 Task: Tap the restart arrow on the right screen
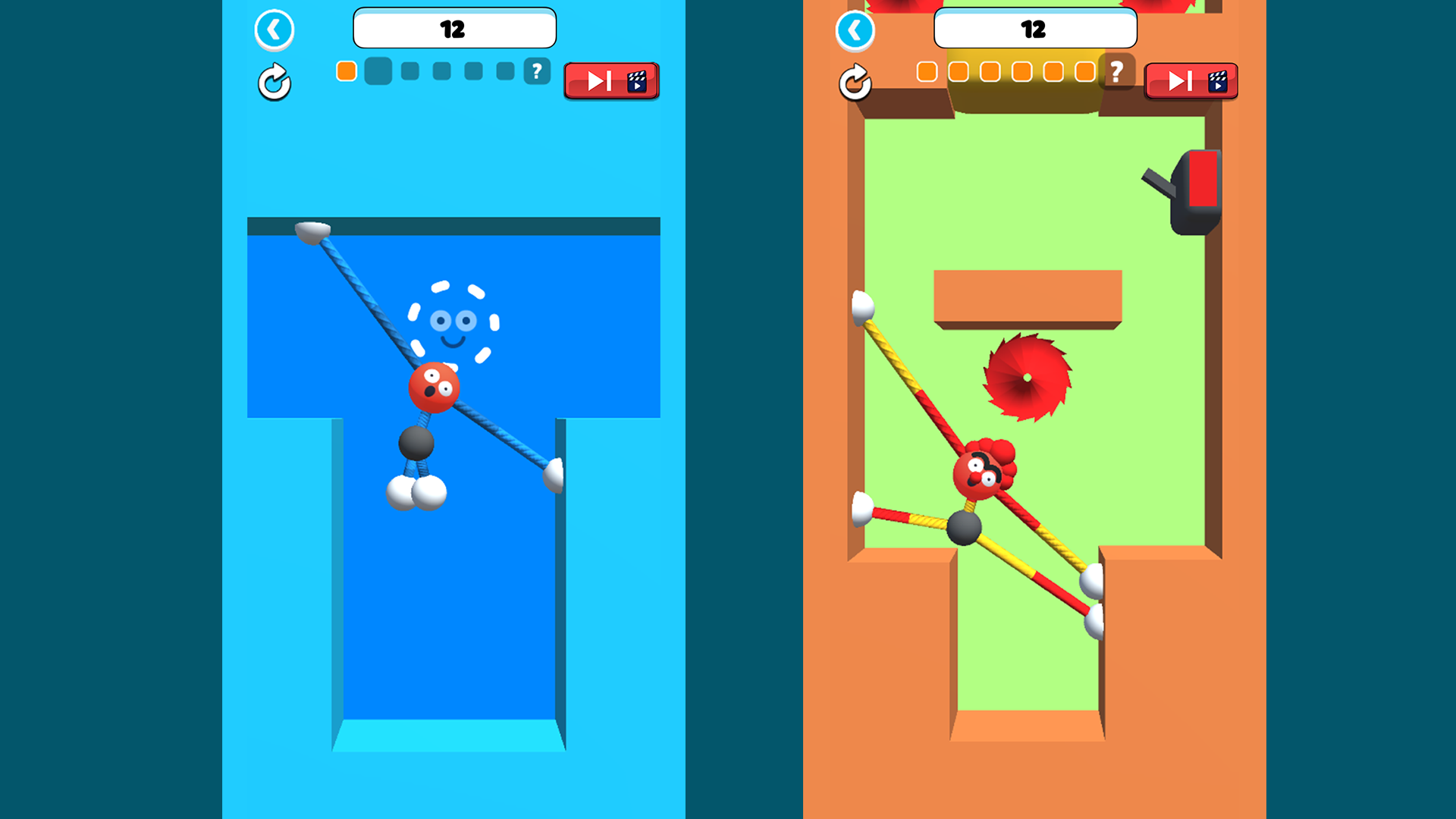click(x=856, y=83)
